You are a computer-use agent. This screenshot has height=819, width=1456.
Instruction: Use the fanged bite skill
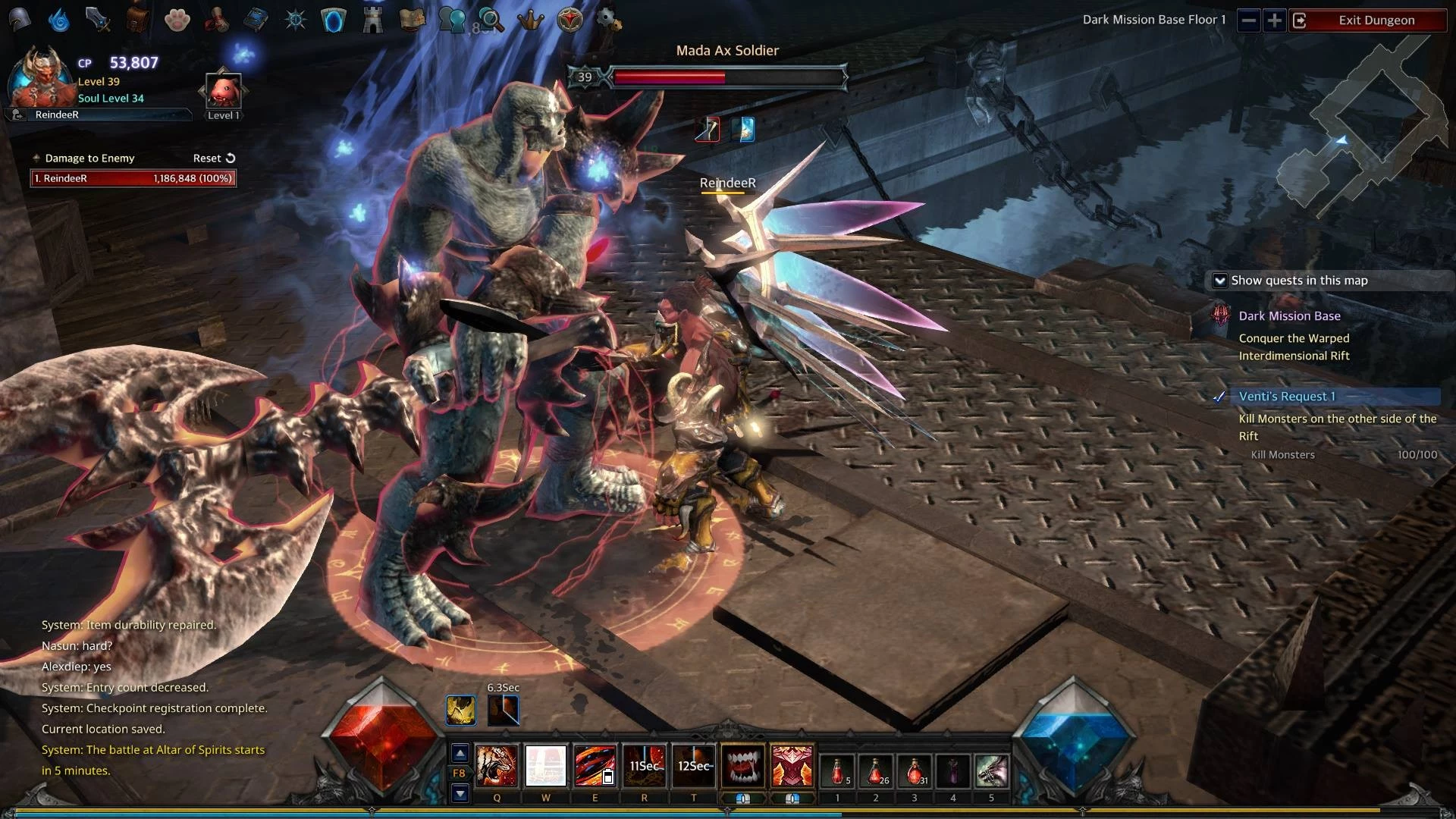click(x=742, y=765)
